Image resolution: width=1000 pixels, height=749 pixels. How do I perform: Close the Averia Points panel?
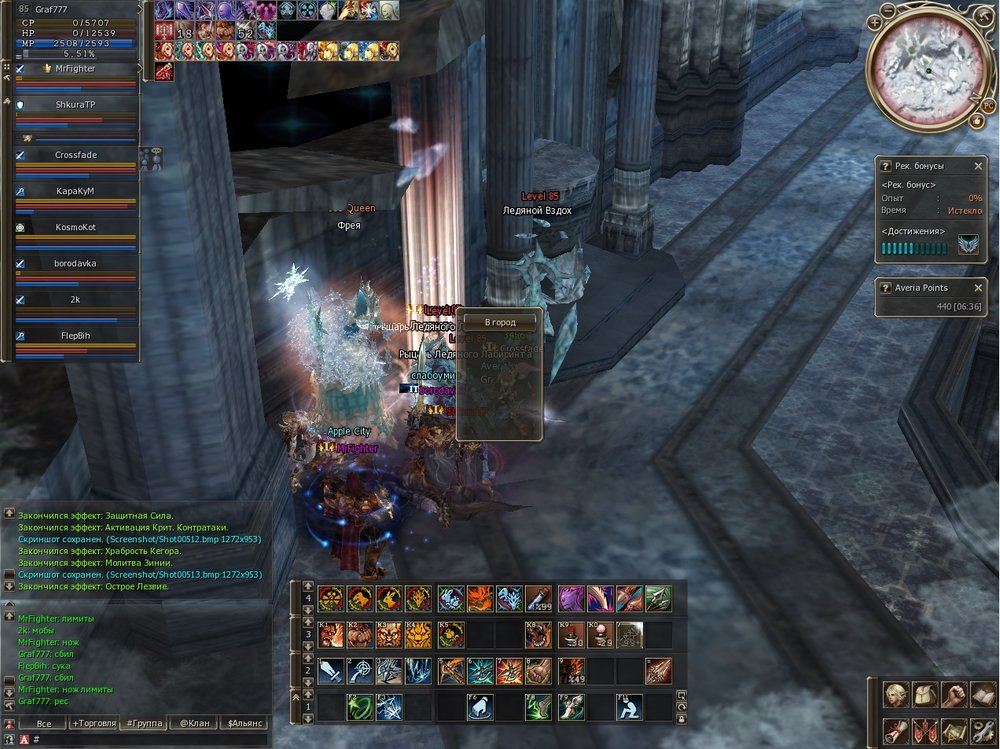[978, 288]
